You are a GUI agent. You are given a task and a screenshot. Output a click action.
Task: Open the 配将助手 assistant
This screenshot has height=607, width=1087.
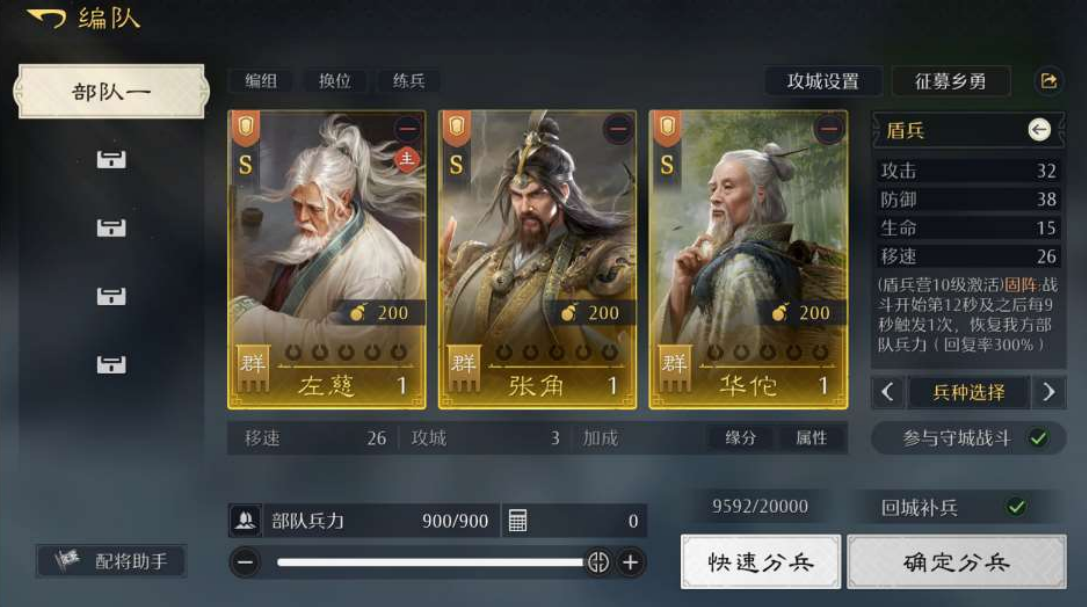(x=111, y=561)
